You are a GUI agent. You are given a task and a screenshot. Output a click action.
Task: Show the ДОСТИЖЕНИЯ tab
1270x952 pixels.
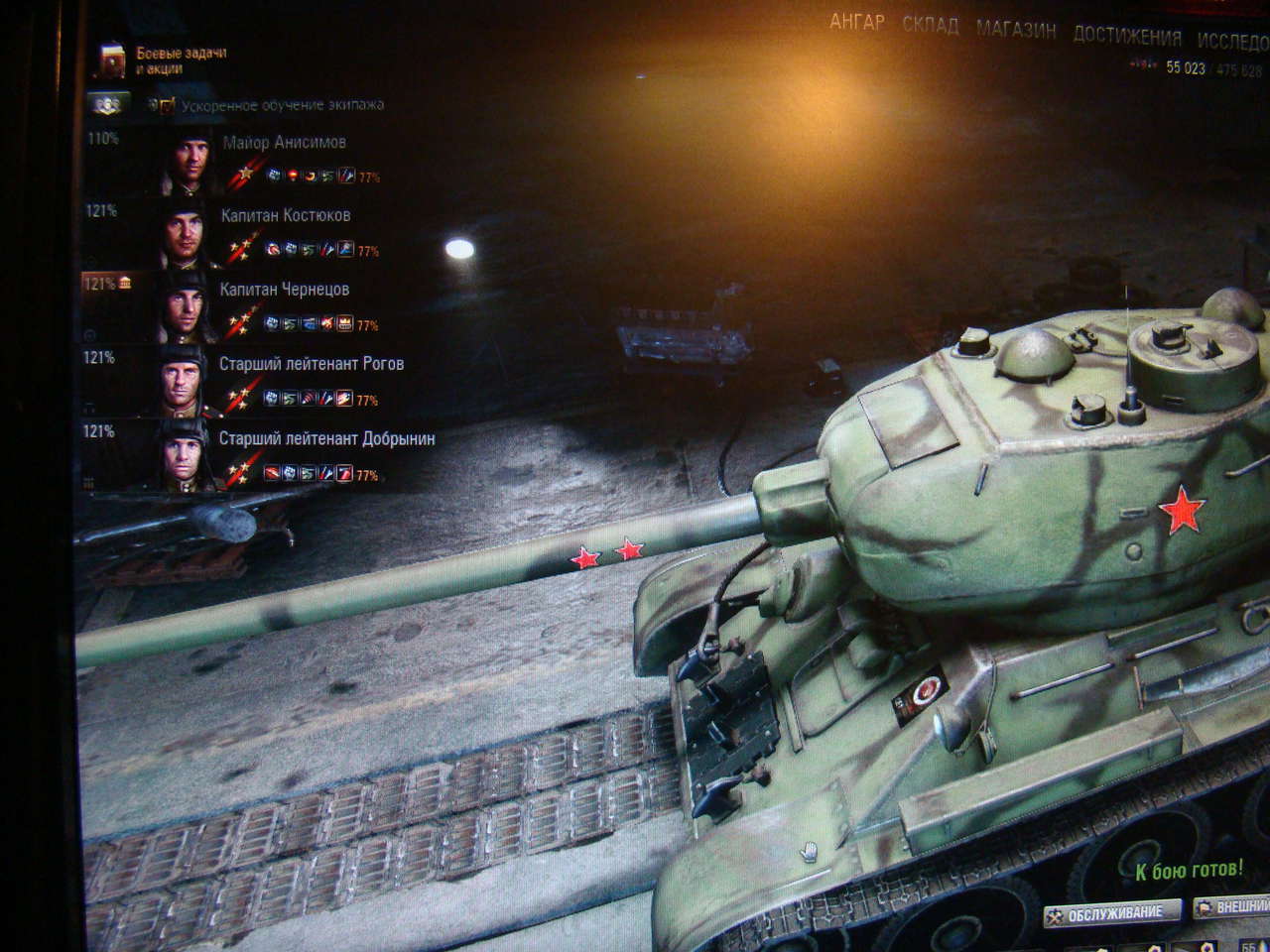point(1127,37)
